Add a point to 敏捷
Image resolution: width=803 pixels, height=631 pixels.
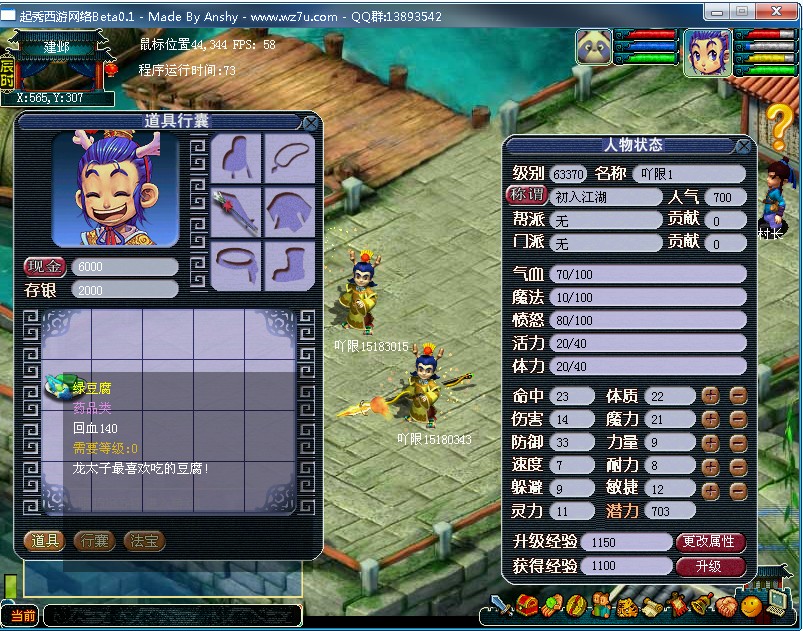click(x=711, y=490)
